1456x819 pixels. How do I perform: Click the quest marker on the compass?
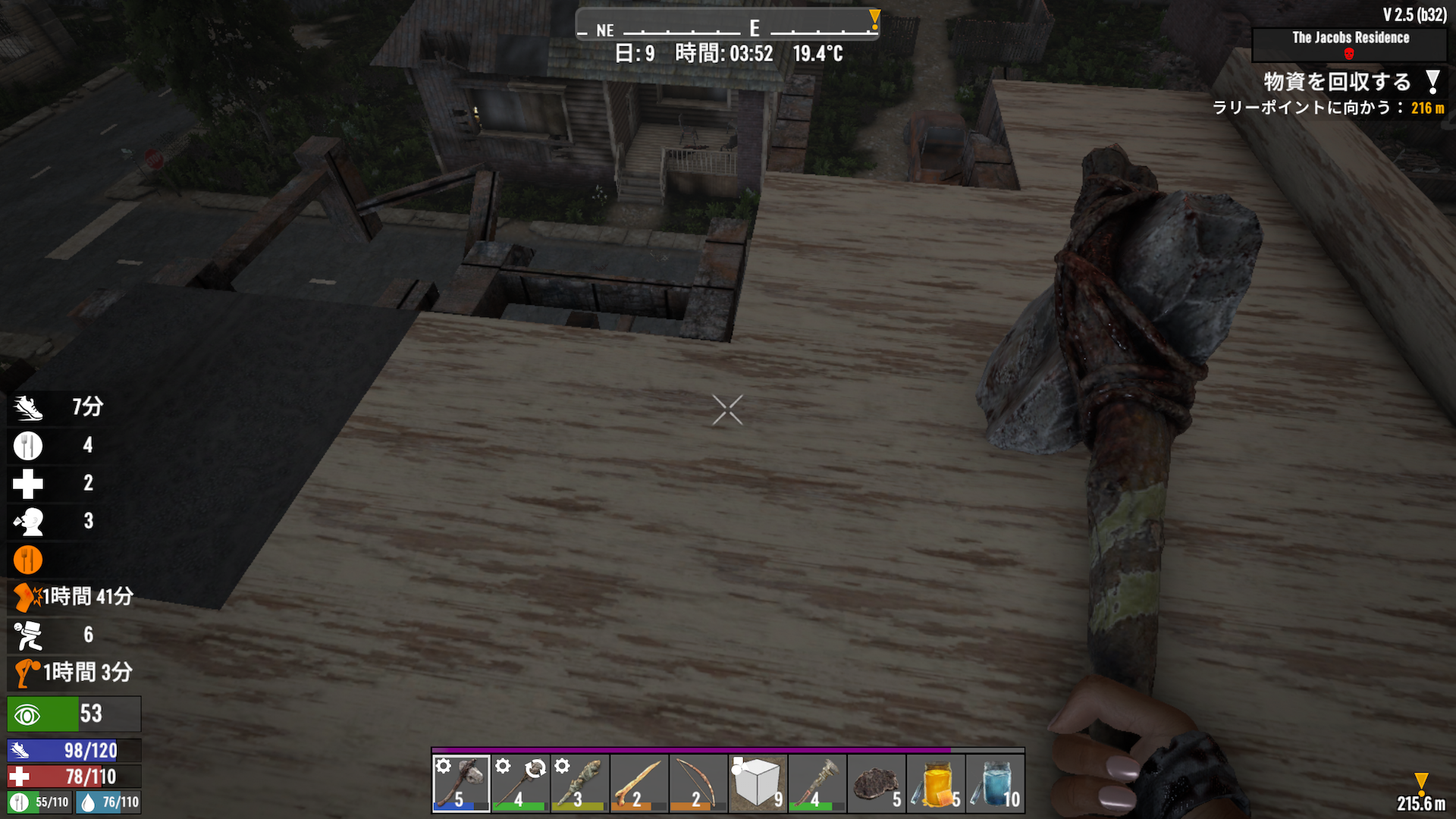[874, 18]
